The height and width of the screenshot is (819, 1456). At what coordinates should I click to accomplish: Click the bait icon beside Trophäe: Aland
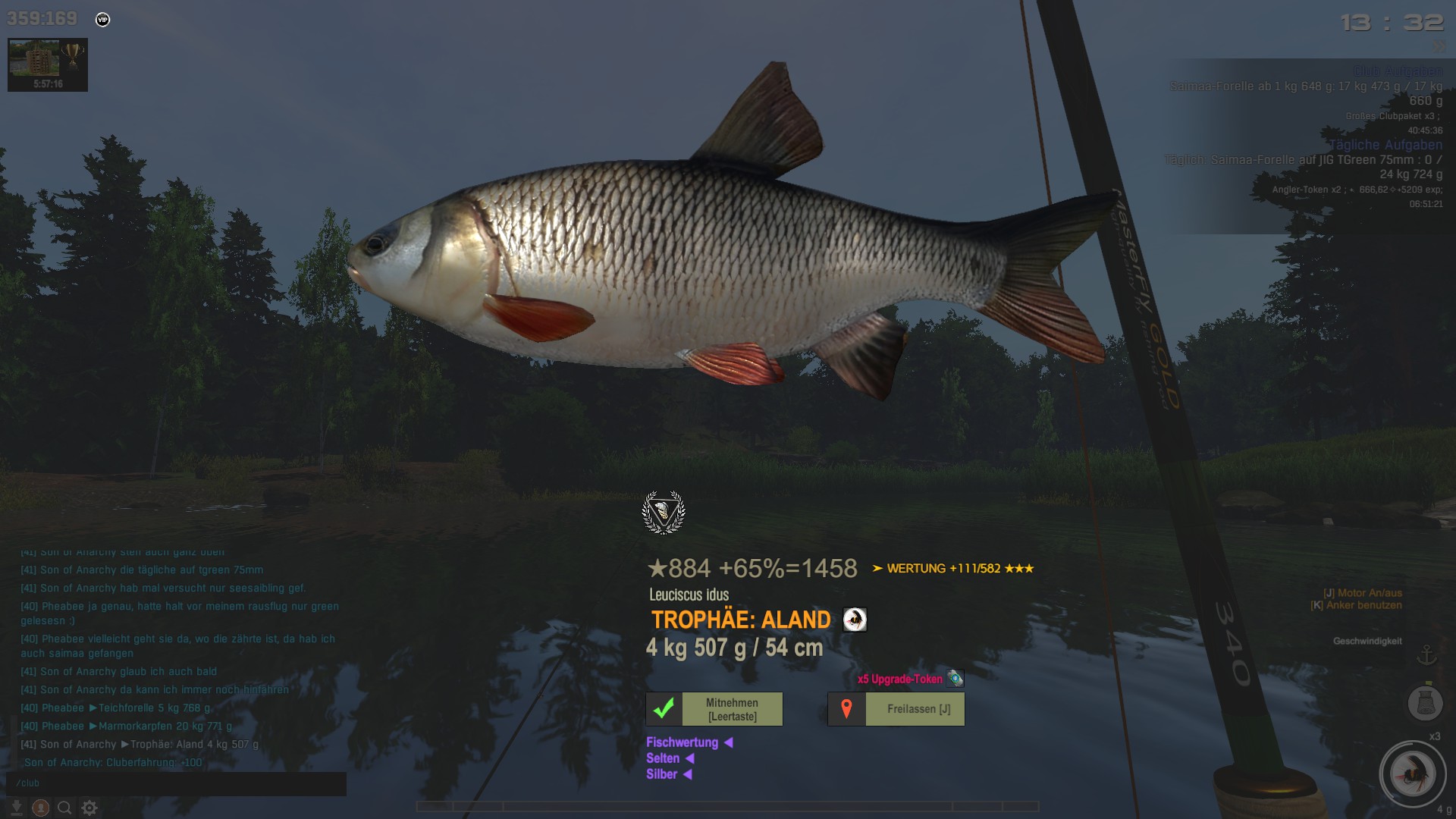[855, 620]
